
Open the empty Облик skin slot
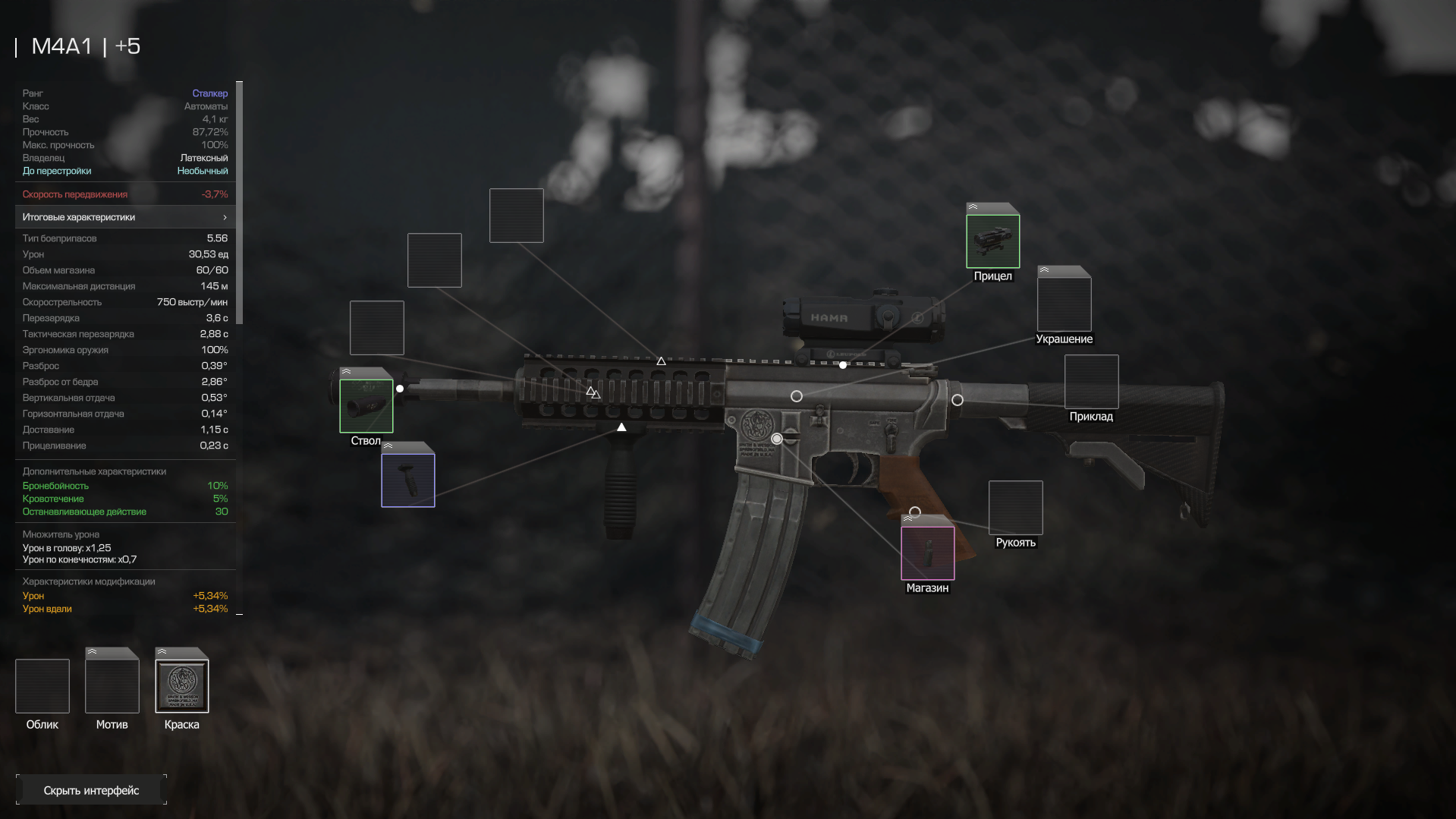(x=42, y=686)
